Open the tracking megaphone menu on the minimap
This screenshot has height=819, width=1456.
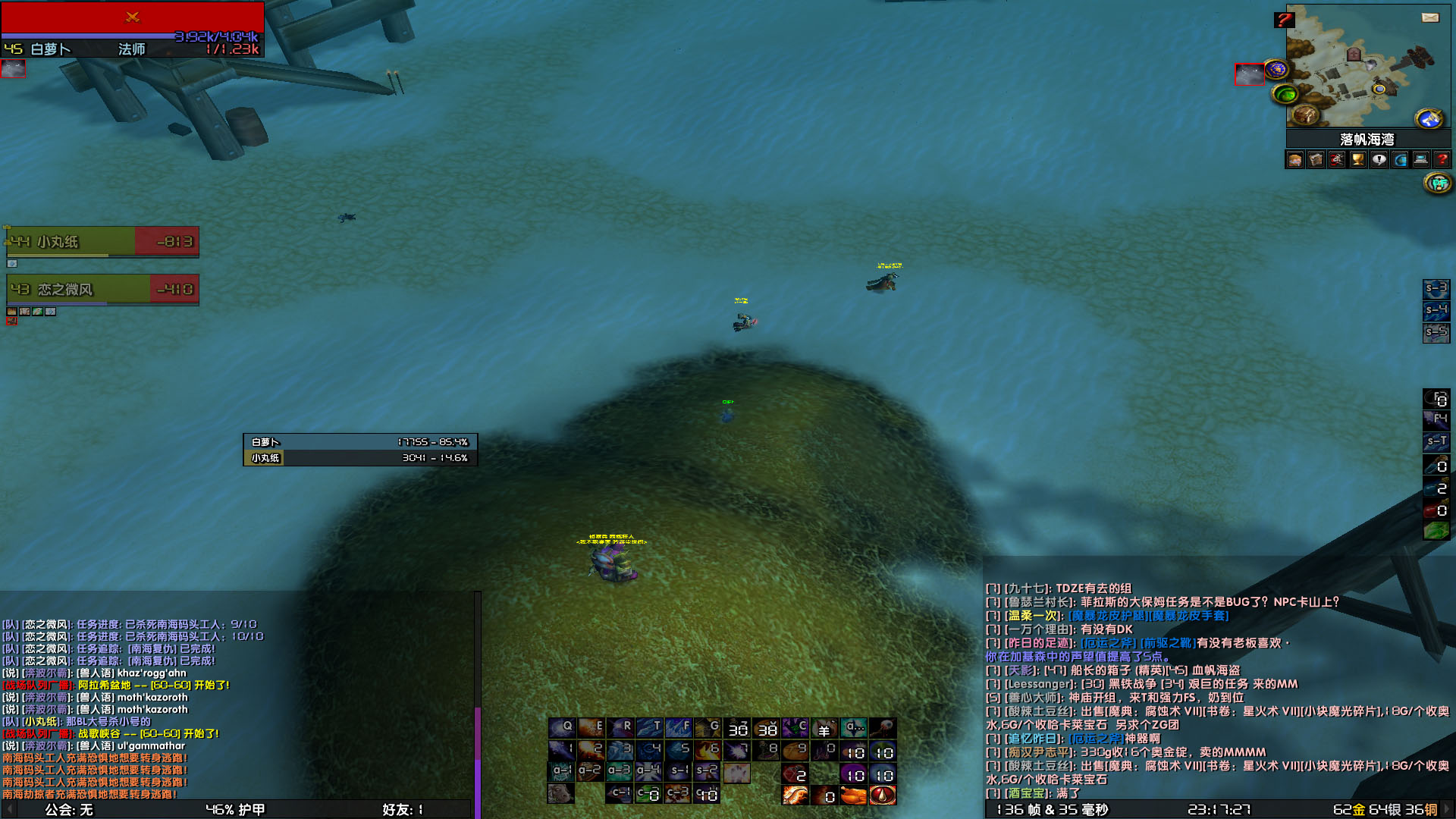1429,118
